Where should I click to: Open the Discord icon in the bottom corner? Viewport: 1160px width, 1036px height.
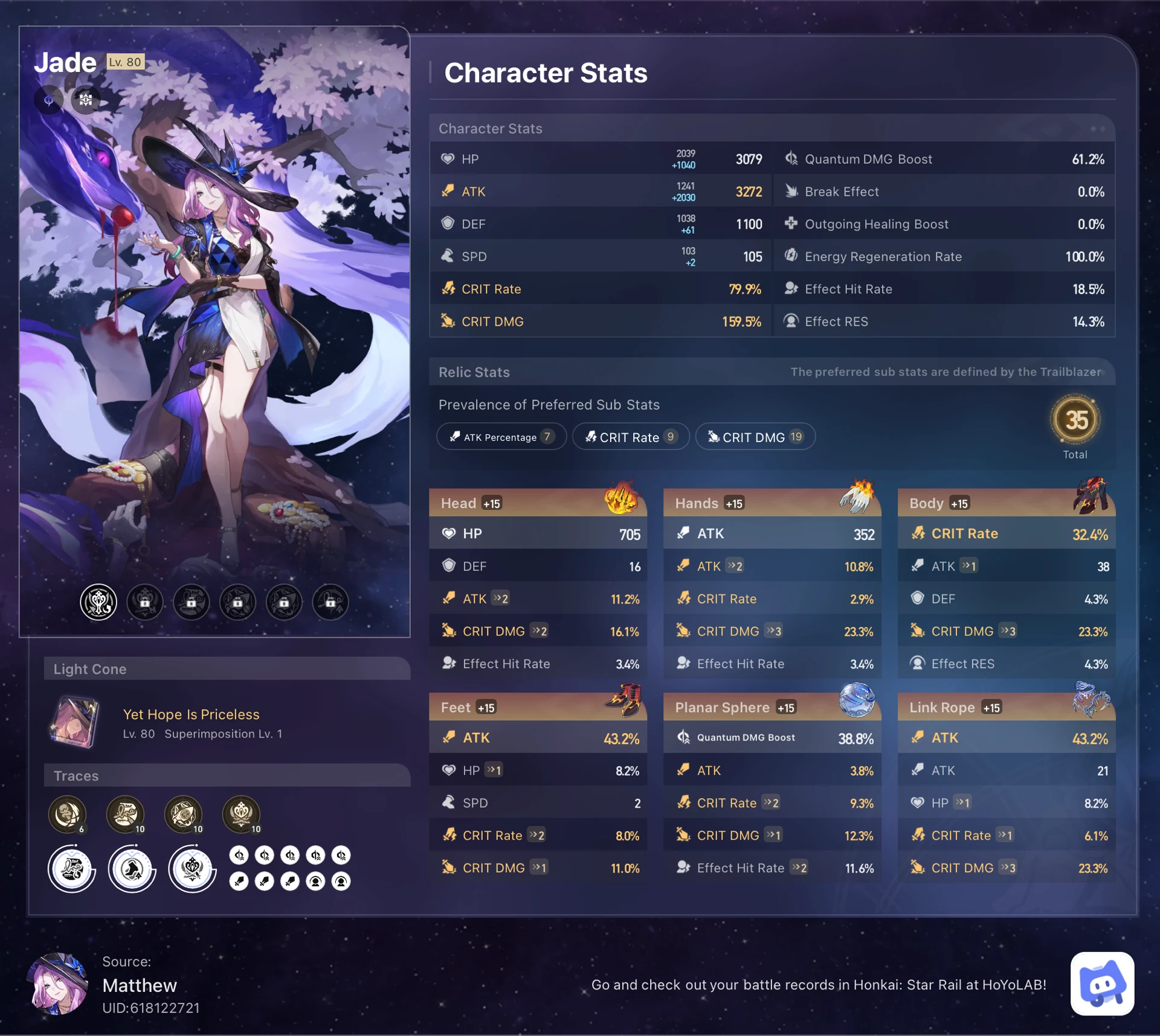click(x=1103, y=985)
